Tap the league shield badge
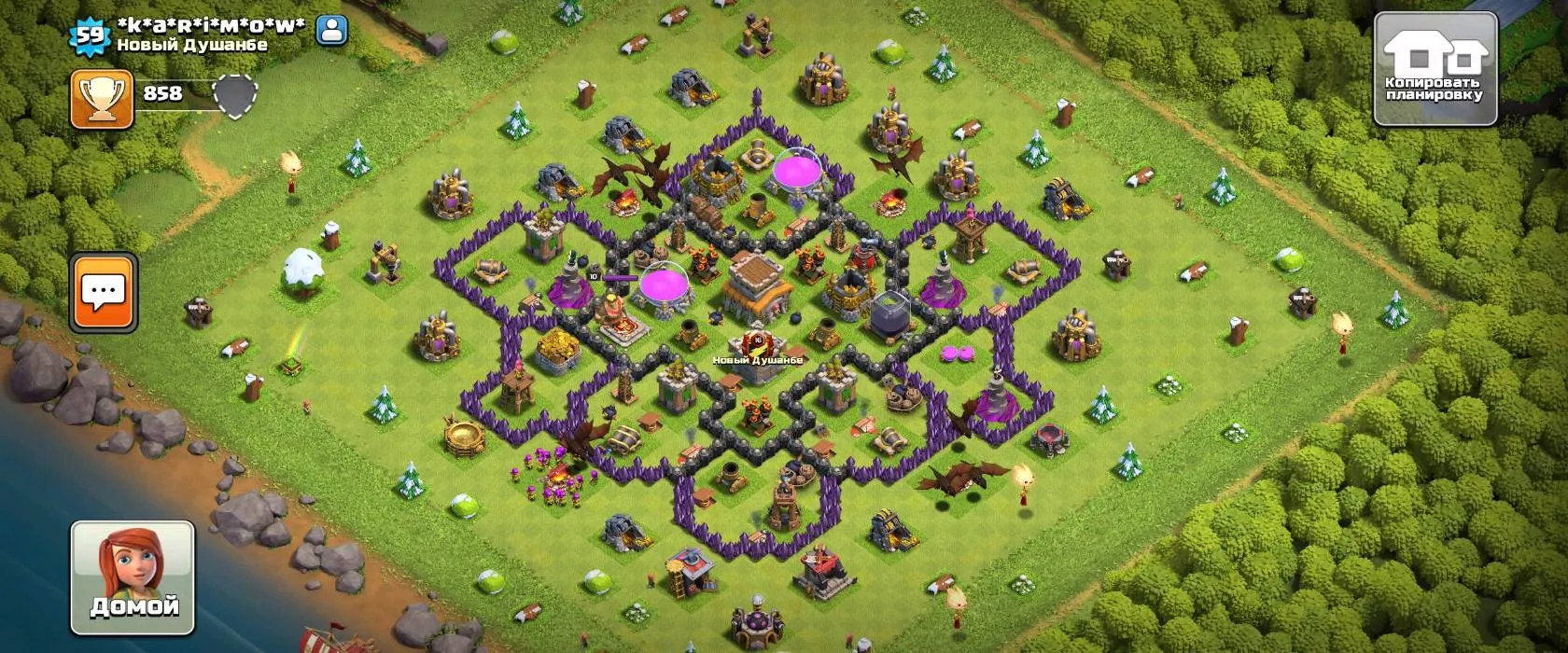 tap(235, 95)
